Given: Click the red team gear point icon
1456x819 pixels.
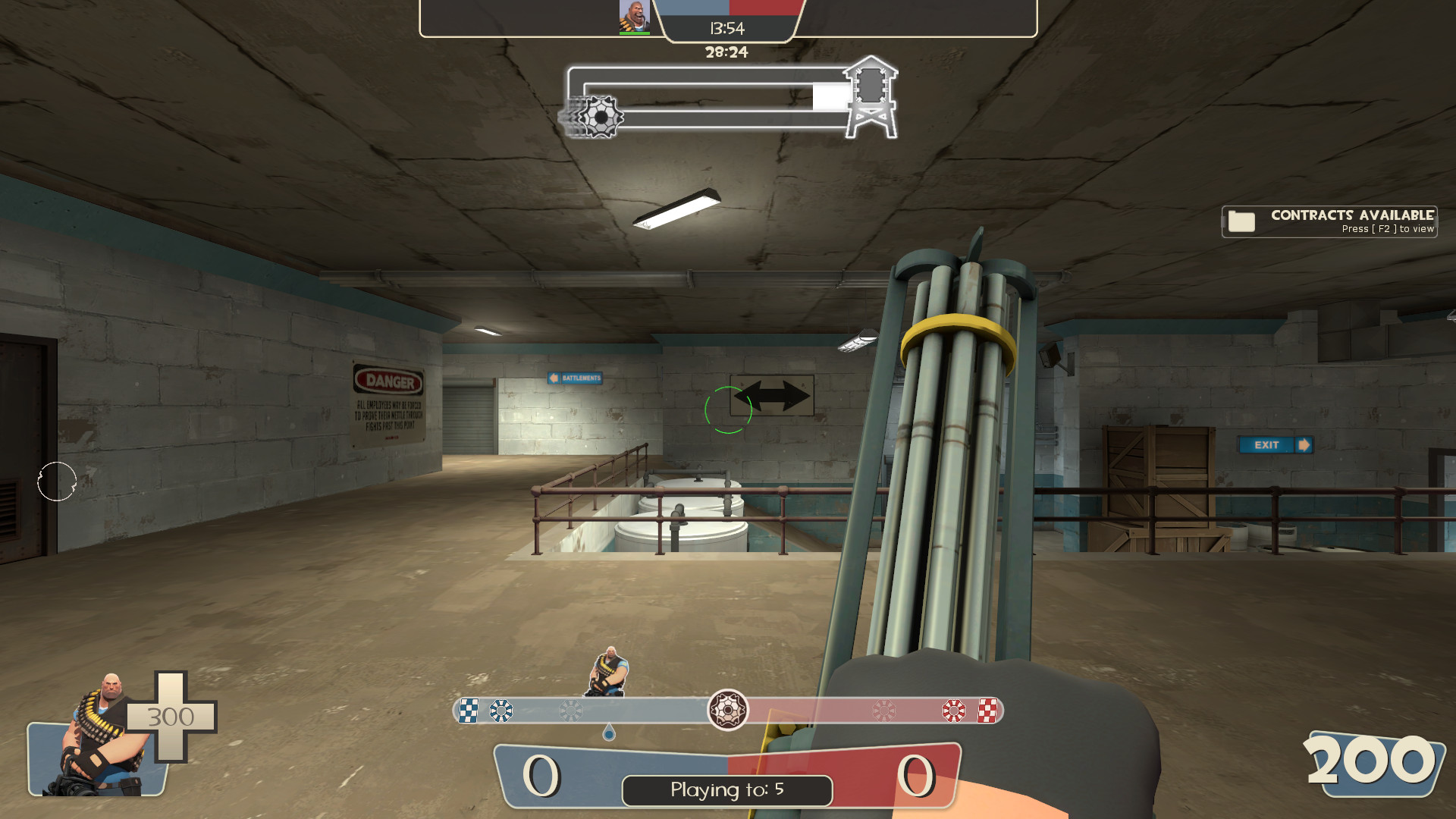Looking at the screenshot, I should 954,711.
